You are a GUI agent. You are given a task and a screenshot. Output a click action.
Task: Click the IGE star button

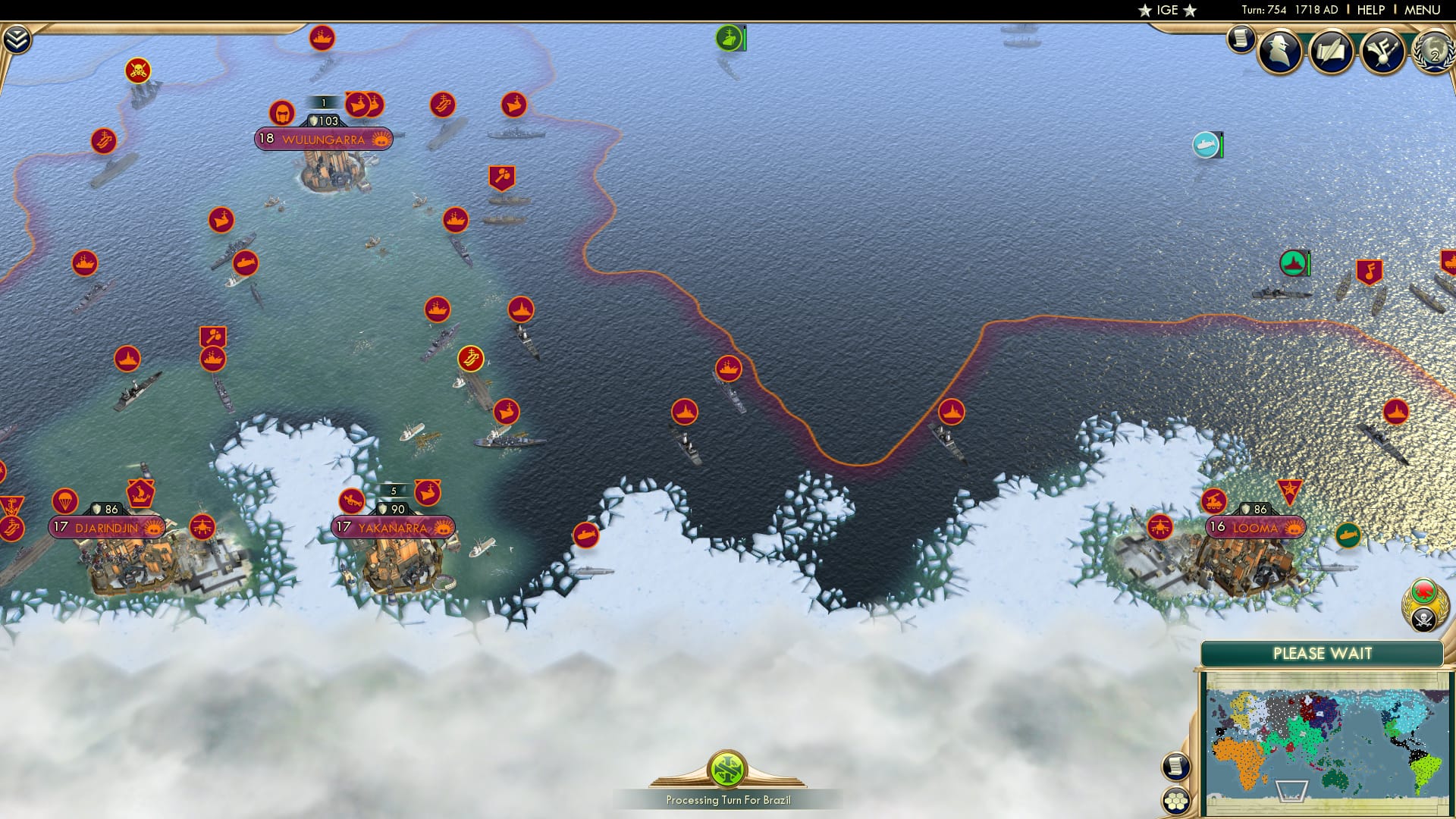click(1166, 11)
